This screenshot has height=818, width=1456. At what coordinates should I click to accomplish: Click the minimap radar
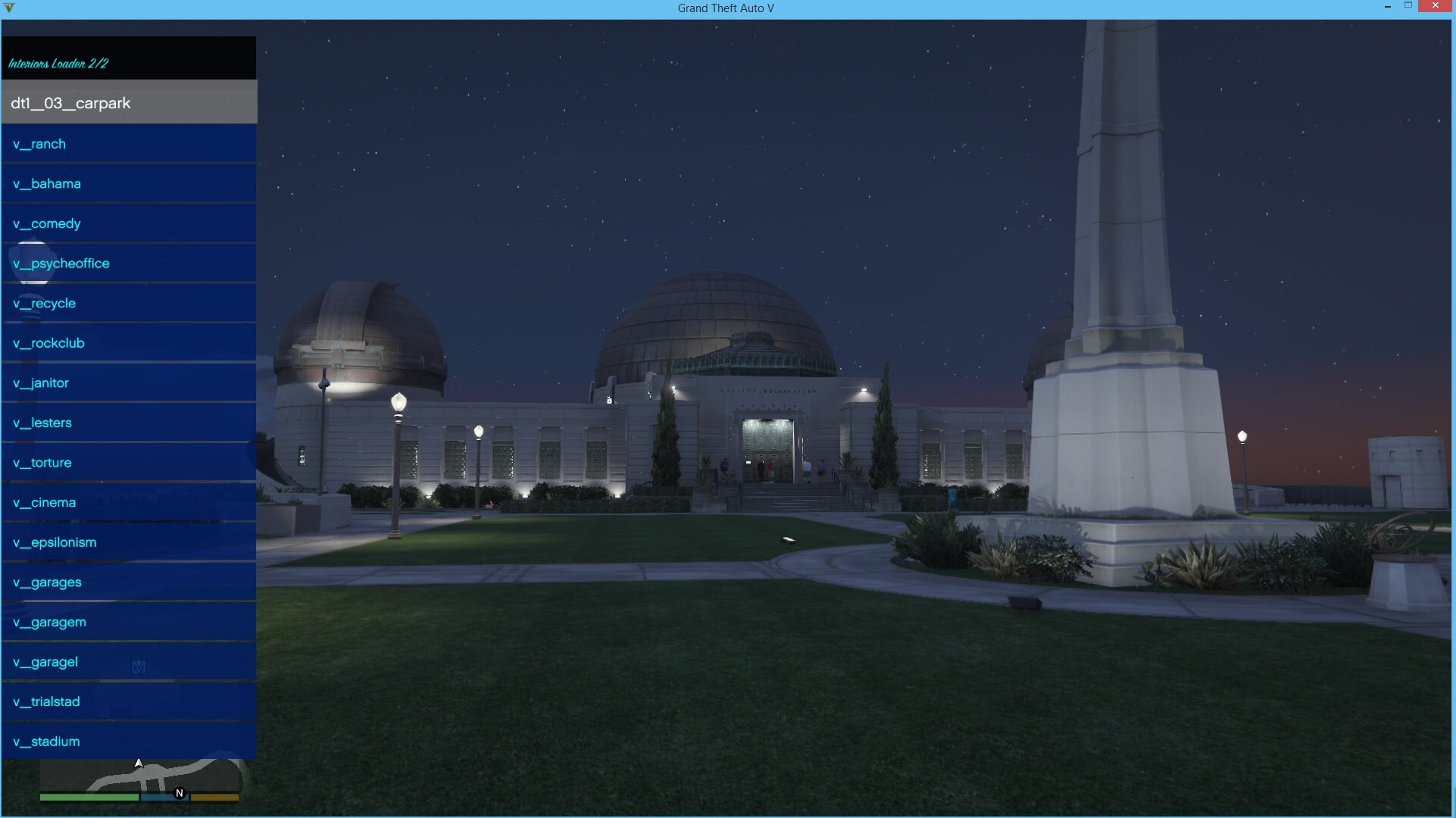pyautogui.click(x=140, y=776)
